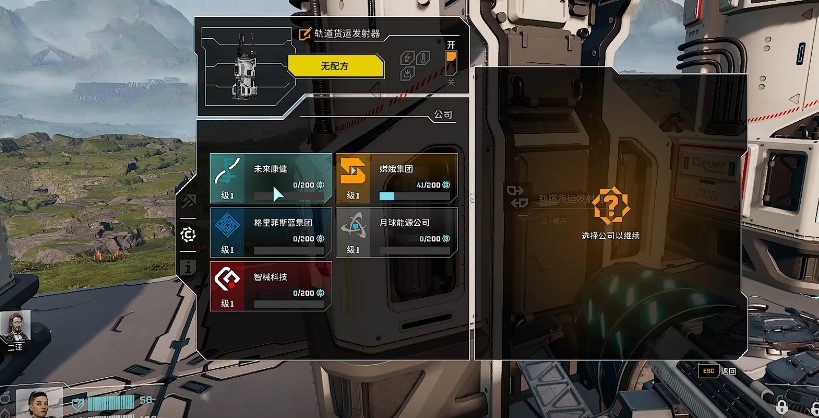The image size is (819, 418).
Task: Select the 未来康健 company tile
Action: 270,178
